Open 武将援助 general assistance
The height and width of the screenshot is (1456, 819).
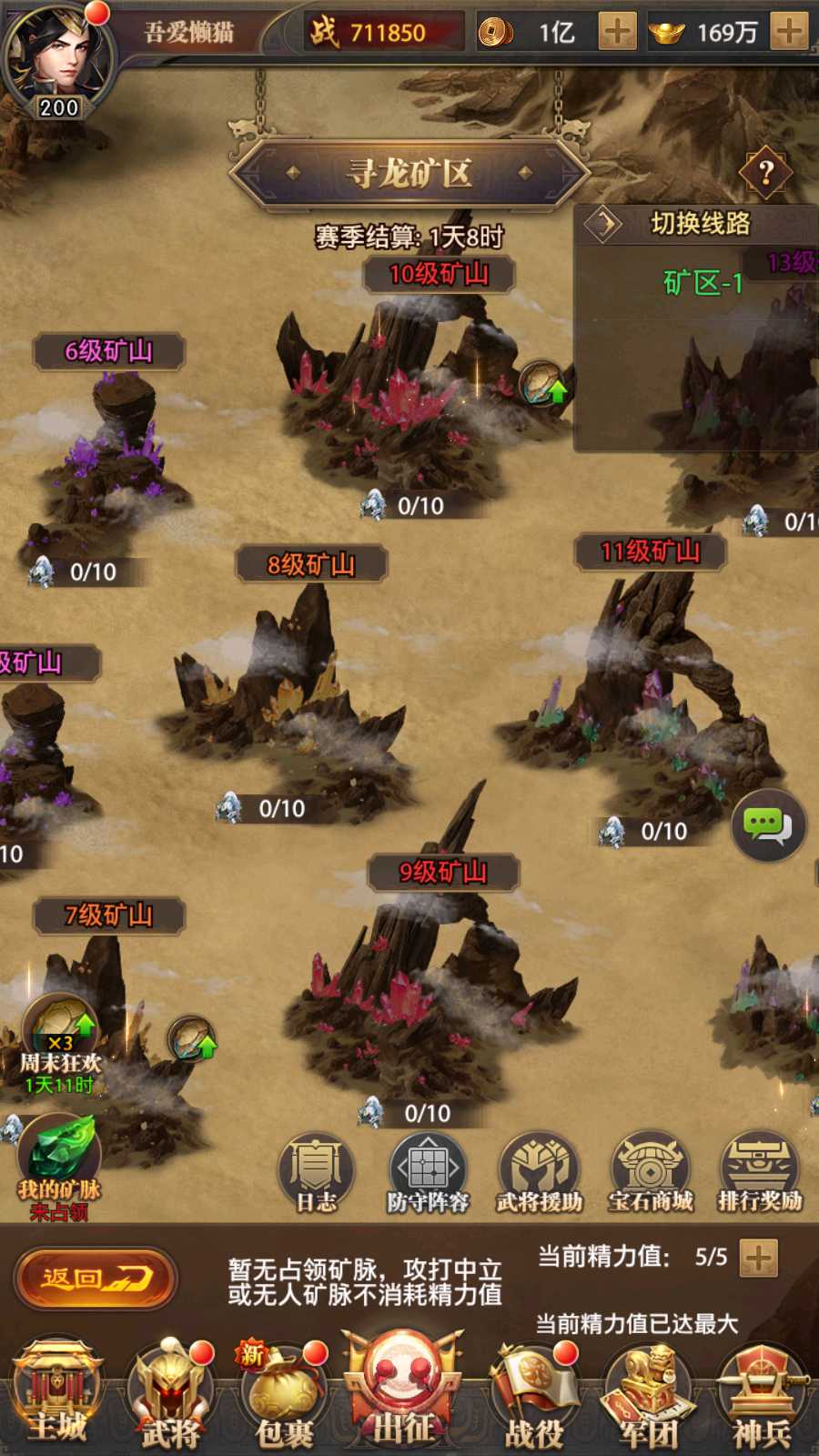click(x=539, y=1173)
